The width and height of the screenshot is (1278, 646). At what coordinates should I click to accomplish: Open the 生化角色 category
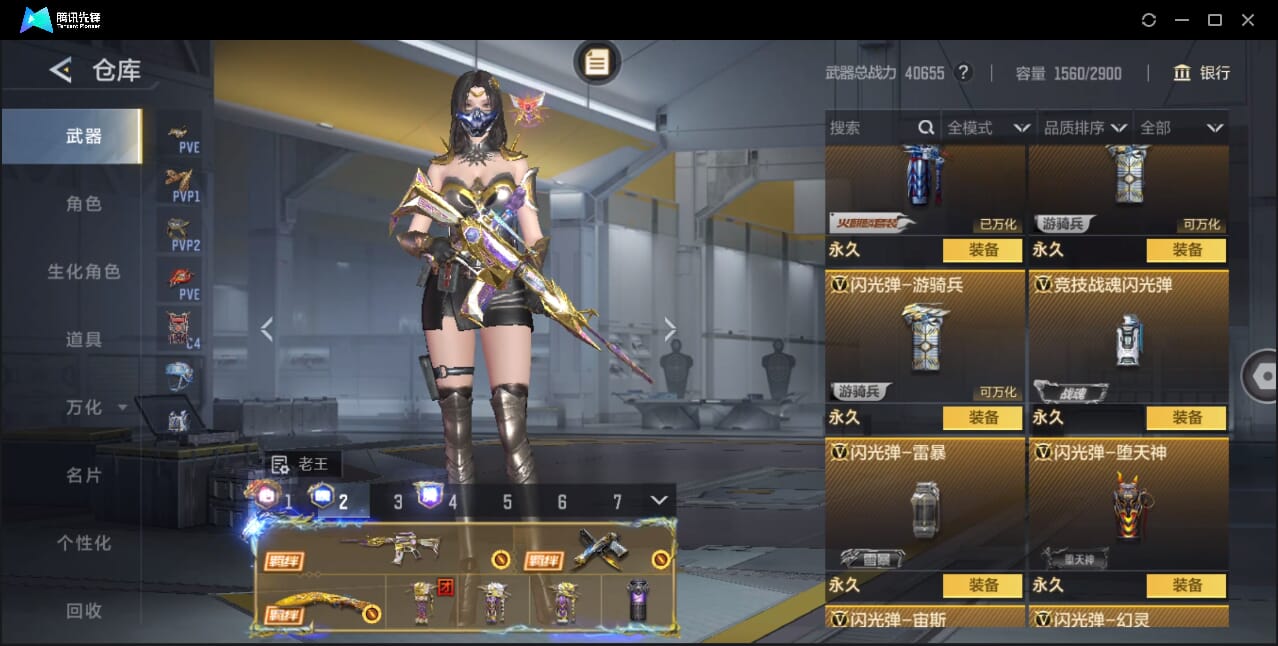coord(84,272)
